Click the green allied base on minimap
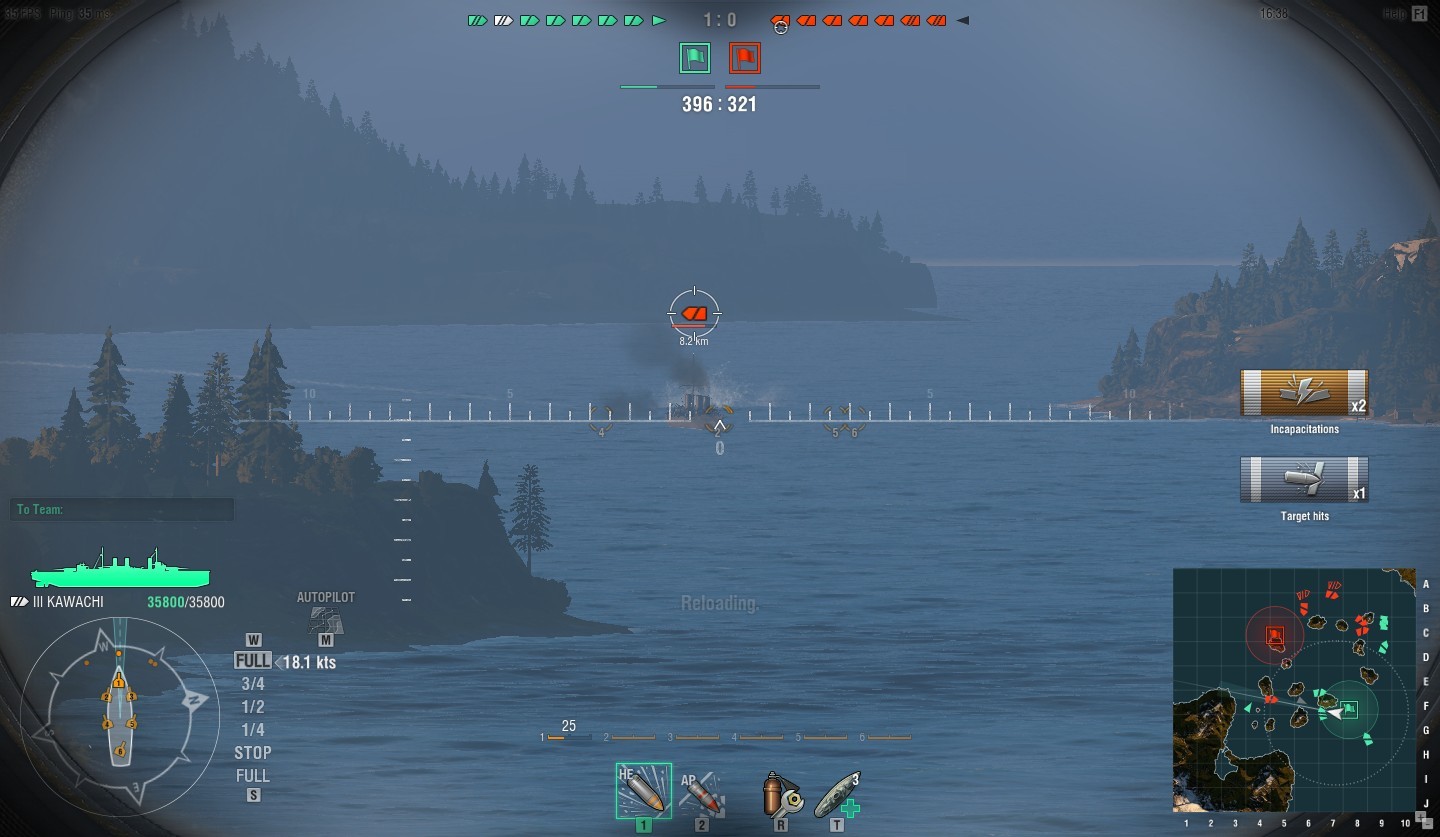This screenshot has width=1440, height=837. [1348, 710]
